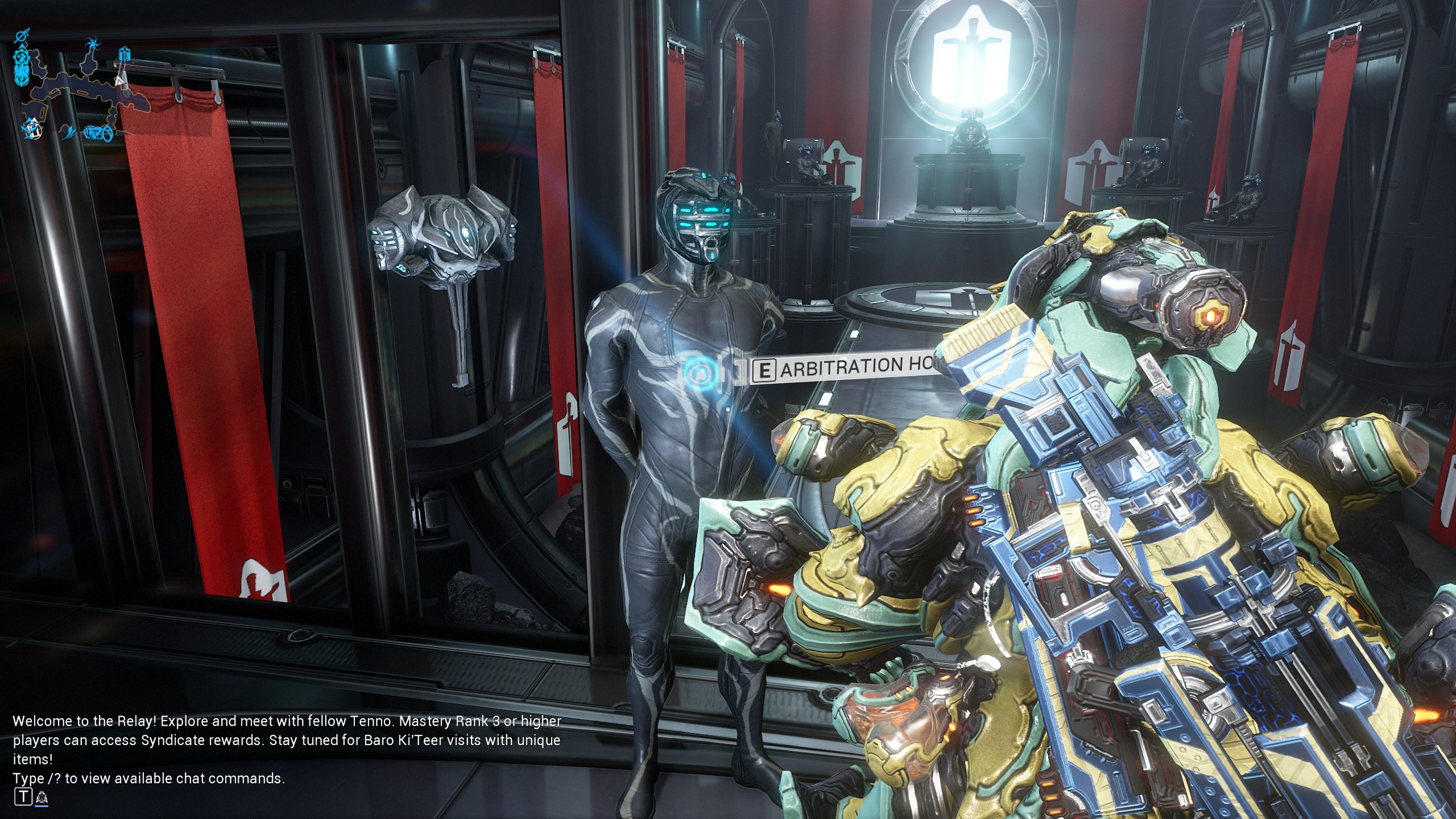Select the Arbiters of Hexis minimap marker
Viewport: 1456px width, 819px height.
pos(125,53)
